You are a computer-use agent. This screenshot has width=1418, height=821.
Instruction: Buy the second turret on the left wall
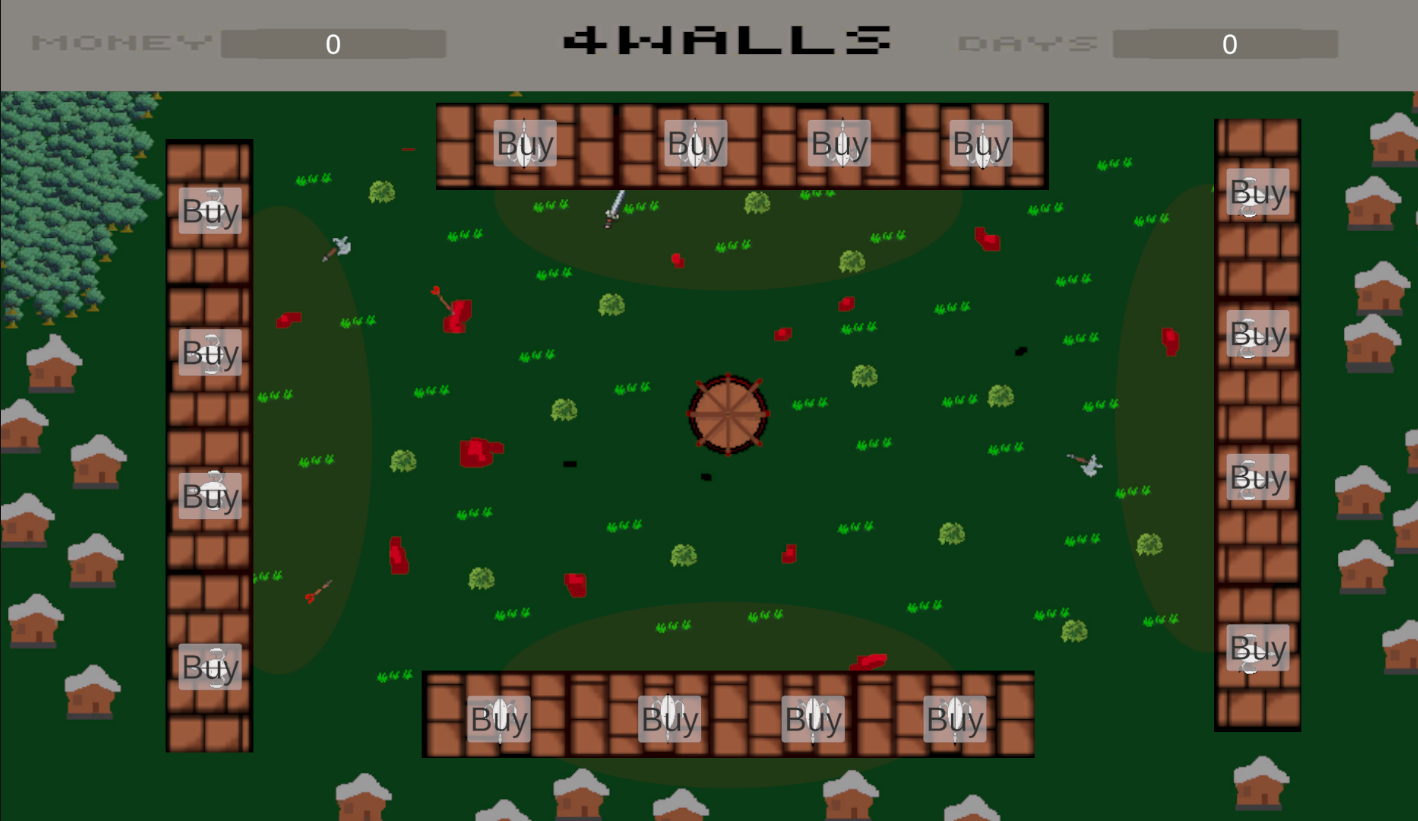tap(209, 353)
